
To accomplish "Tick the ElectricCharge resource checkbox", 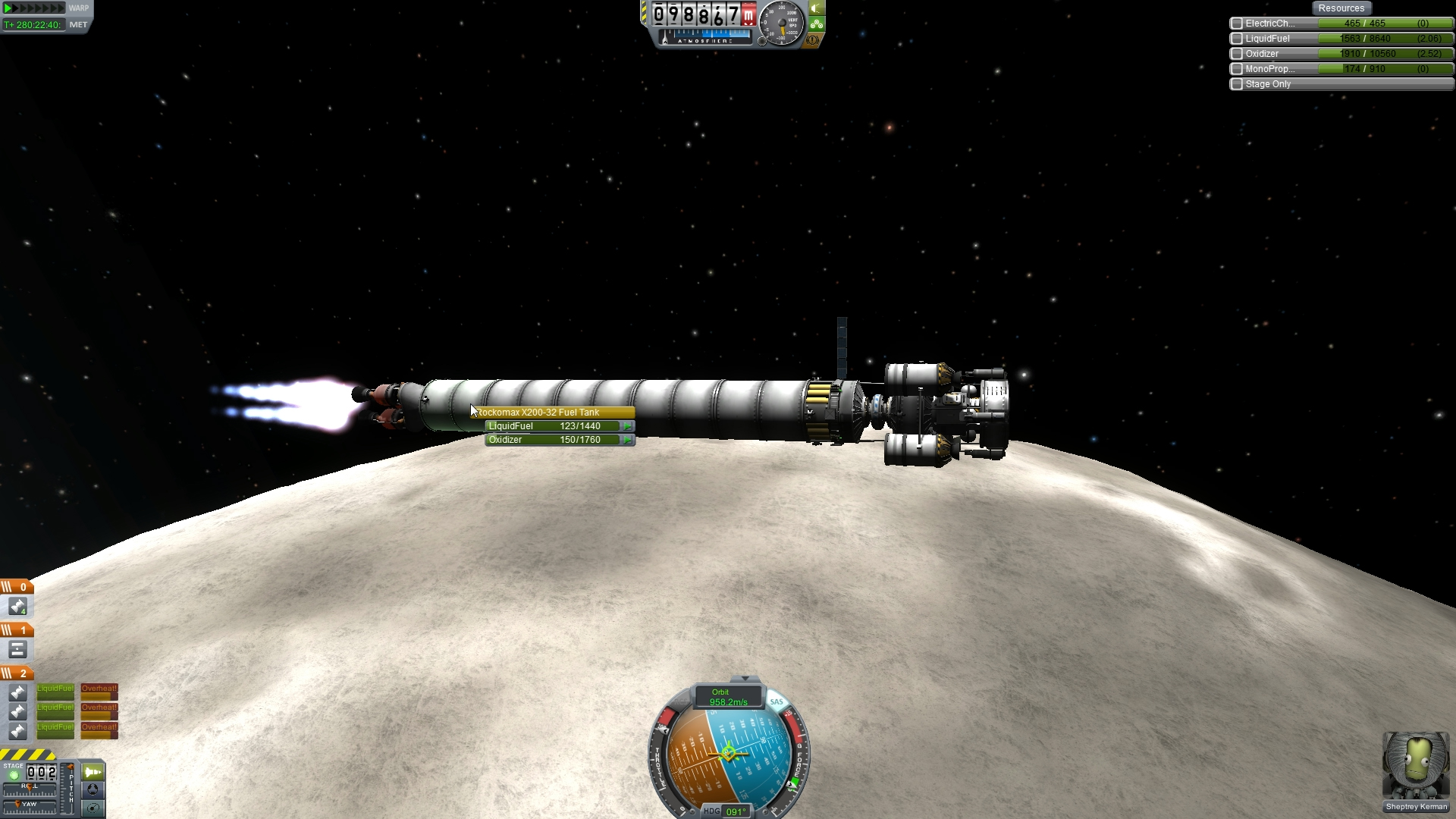I will click(x=1237, y=24).
